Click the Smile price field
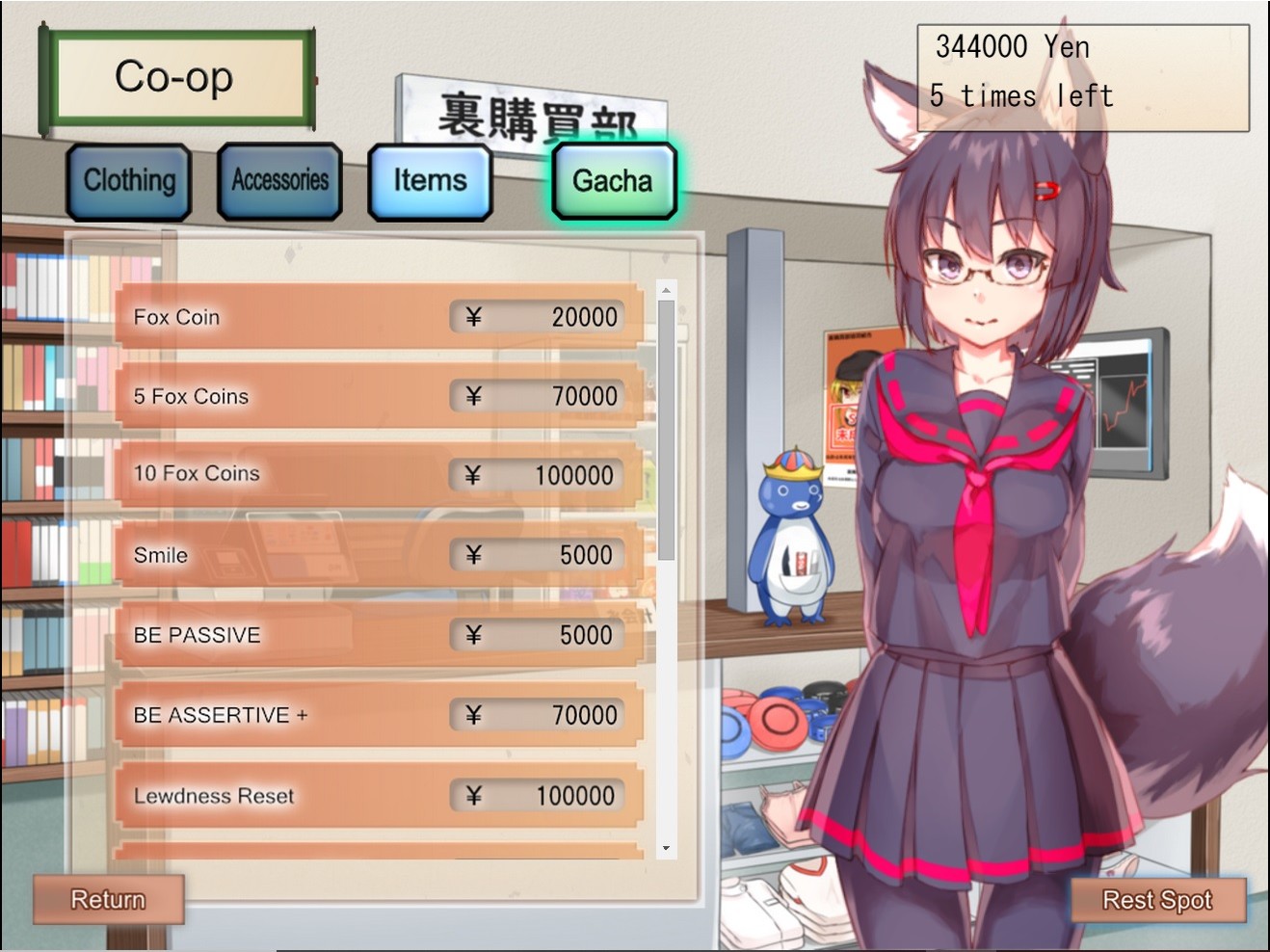Screen dimensions: 1270x952 pyautogui.click(x=538, y=555)
